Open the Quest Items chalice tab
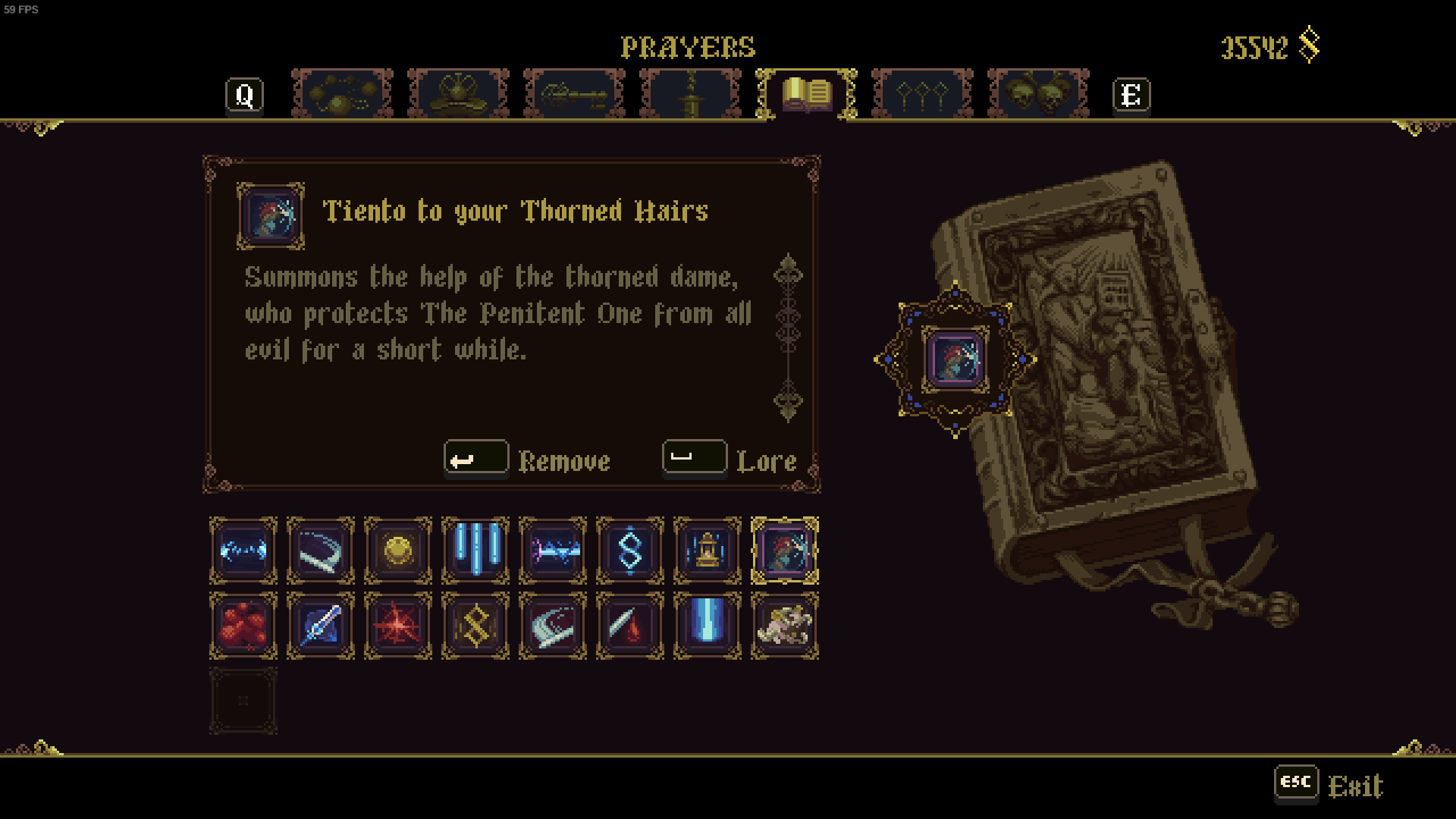Screen dimensions: 1456x819 click(691, 94)
